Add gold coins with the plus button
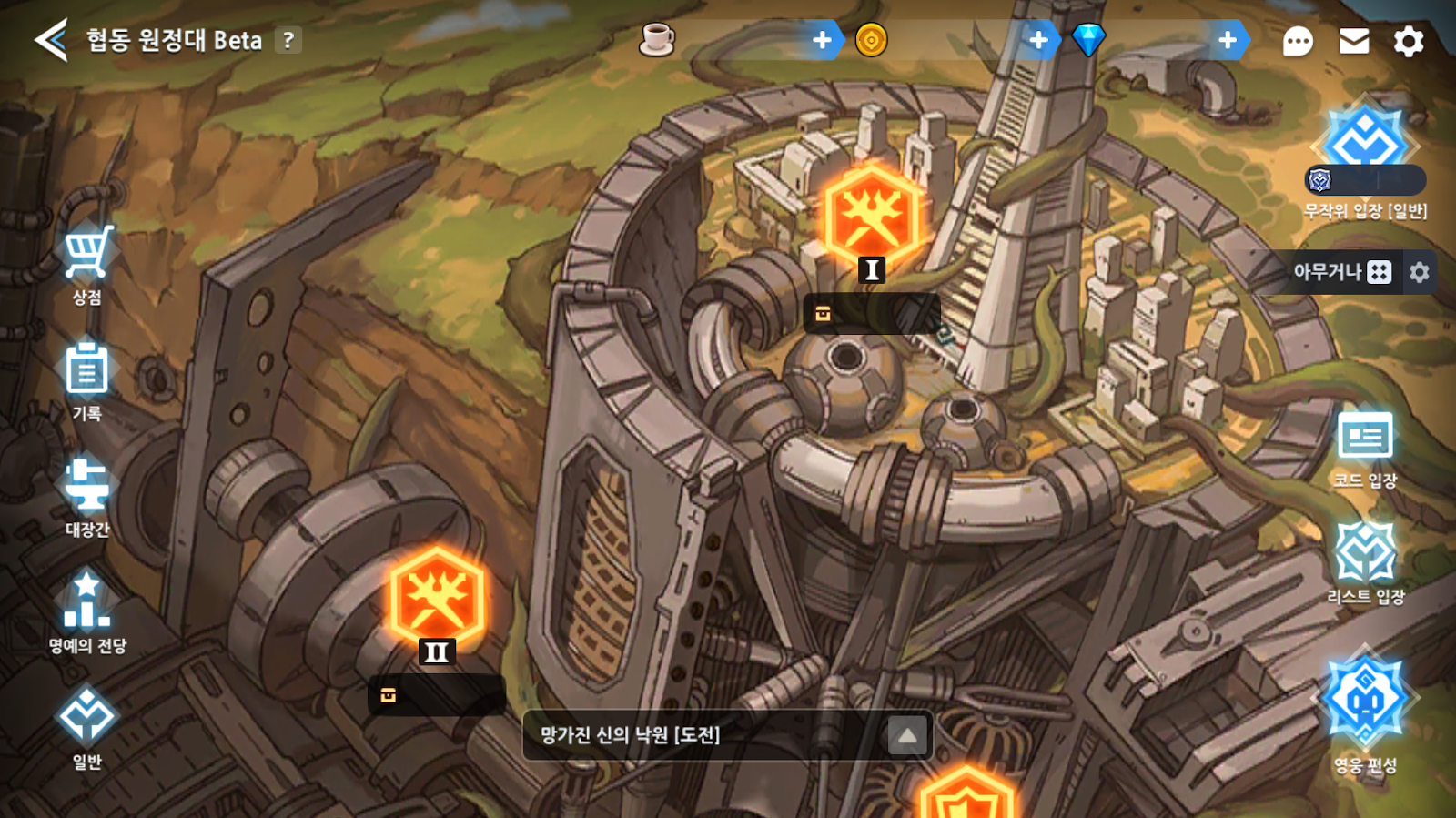Screen dimensions: 1456x818 coord(1038,40)
